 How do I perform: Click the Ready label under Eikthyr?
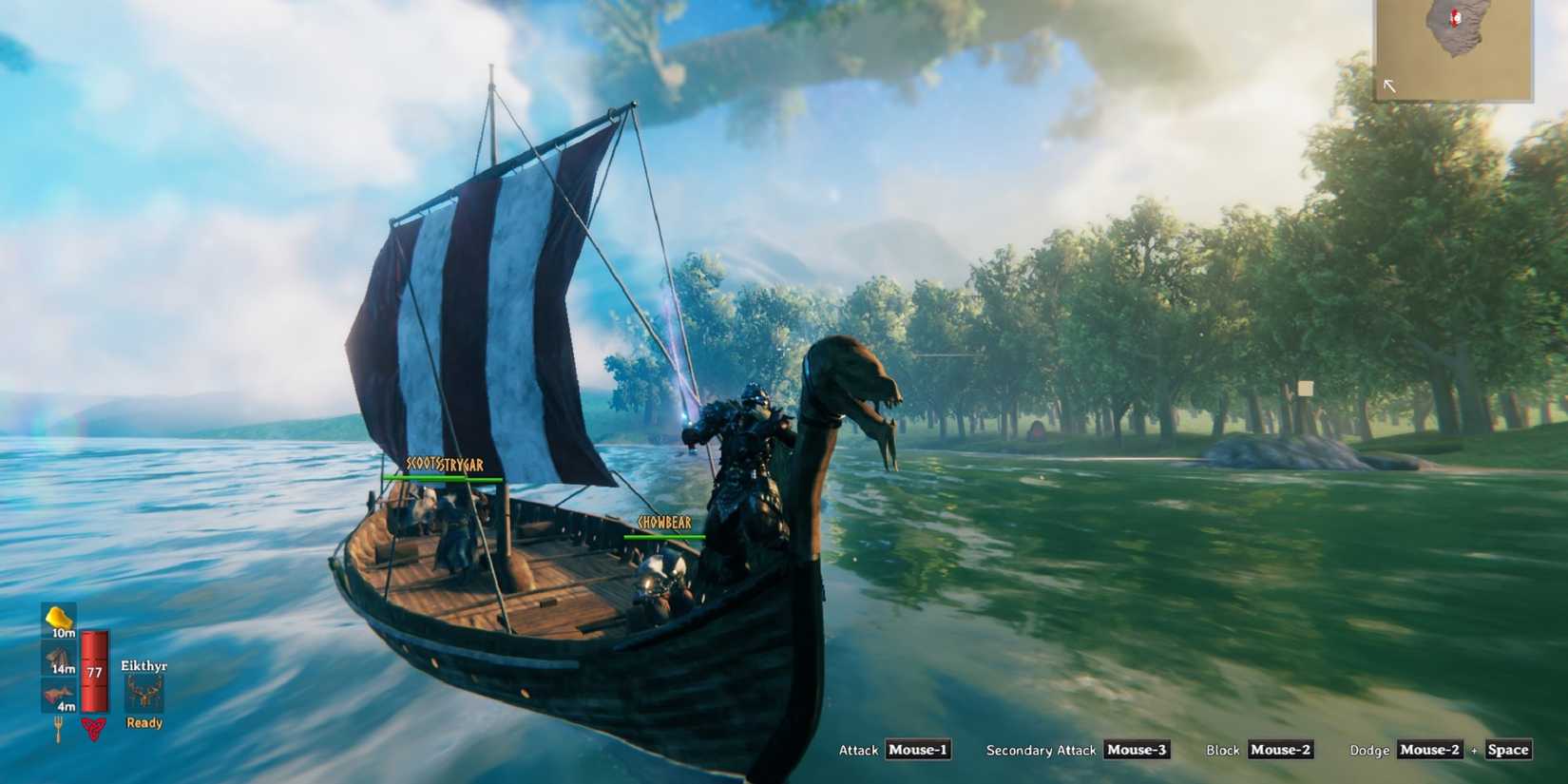[x=143, y=722]
